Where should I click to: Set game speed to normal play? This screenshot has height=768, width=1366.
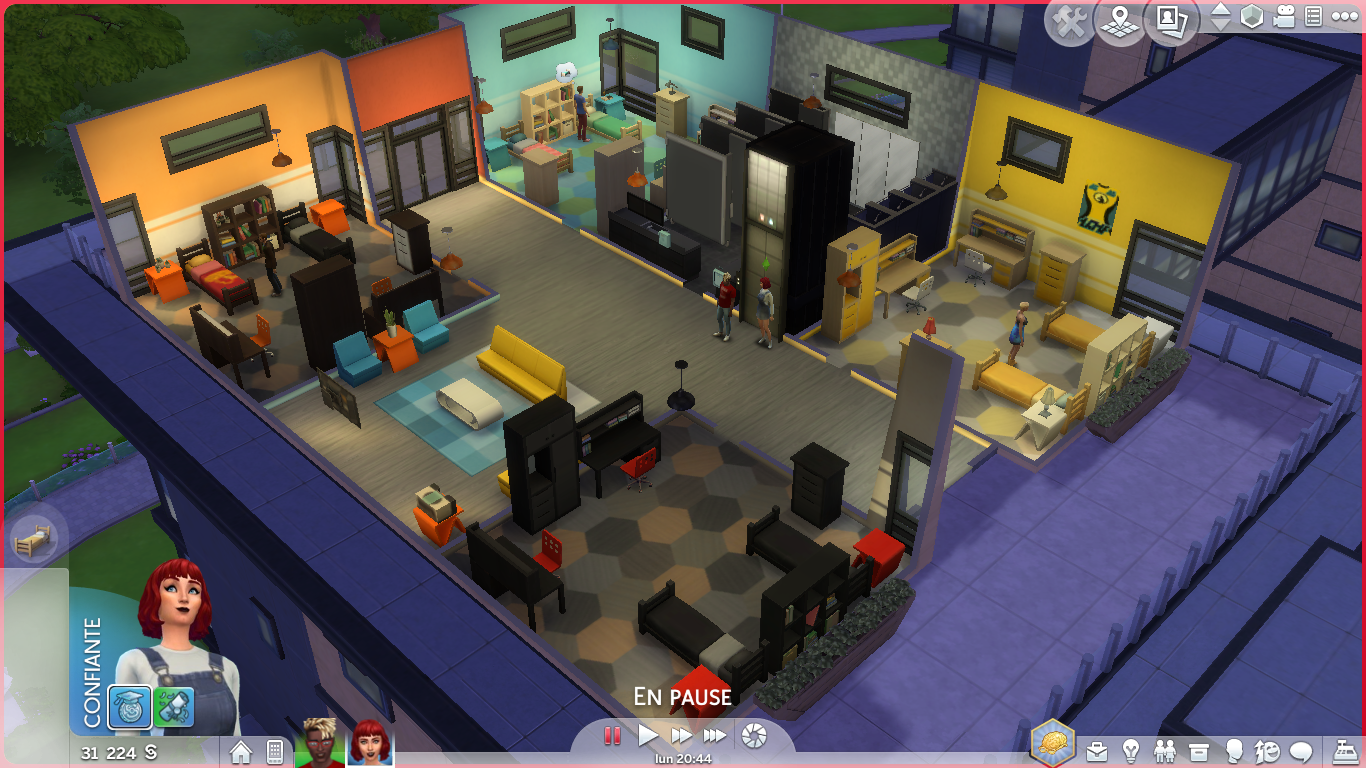click(x=648, y=736)
